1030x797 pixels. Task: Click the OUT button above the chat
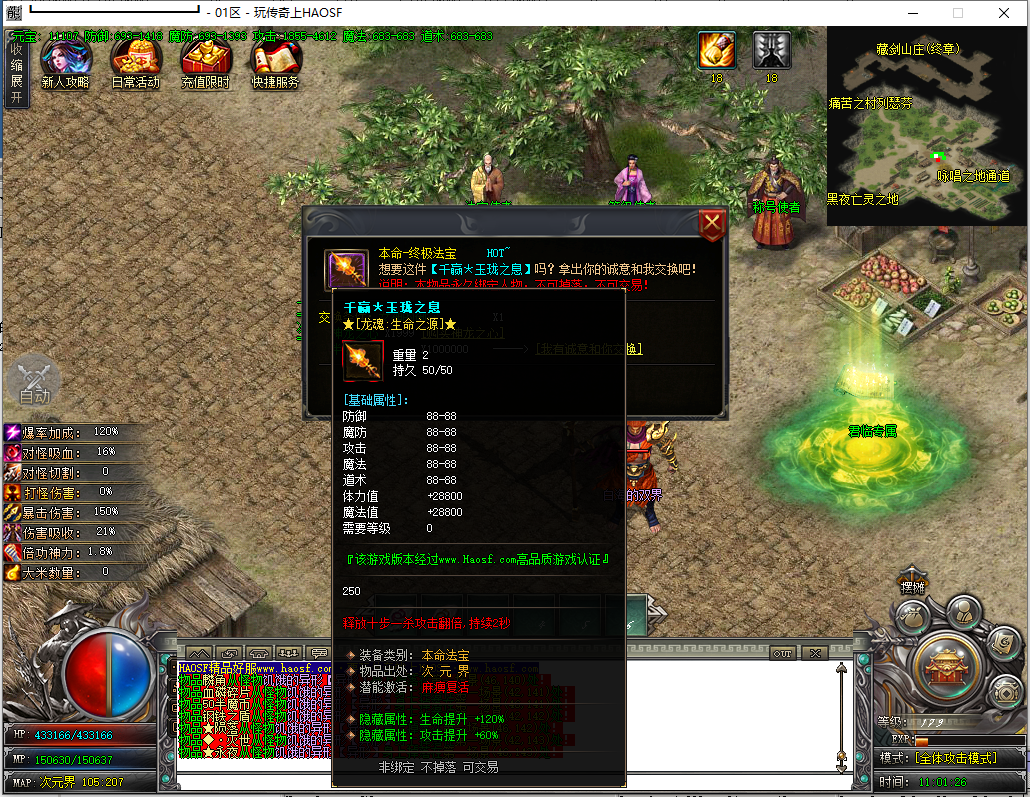[x=782, y=653]
